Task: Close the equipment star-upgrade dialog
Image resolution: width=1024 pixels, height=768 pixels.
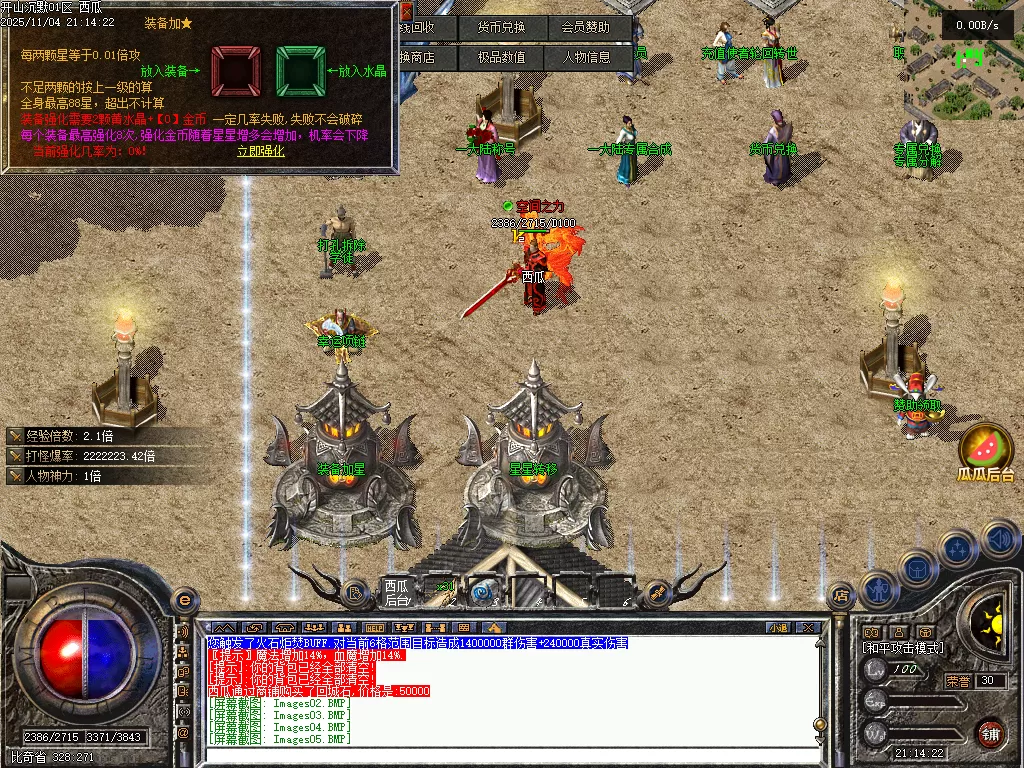Action: (x=406, y=11)
